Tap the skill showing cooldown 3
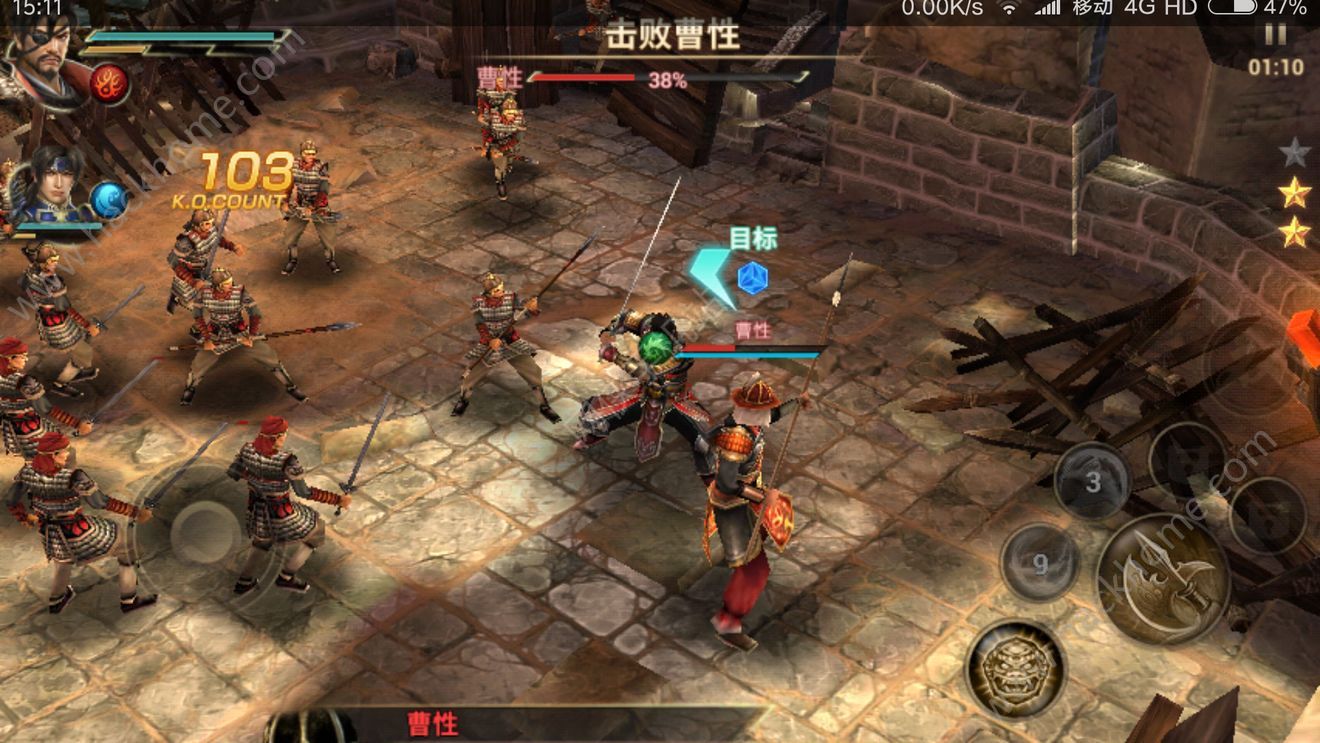 click(1092, 482)
